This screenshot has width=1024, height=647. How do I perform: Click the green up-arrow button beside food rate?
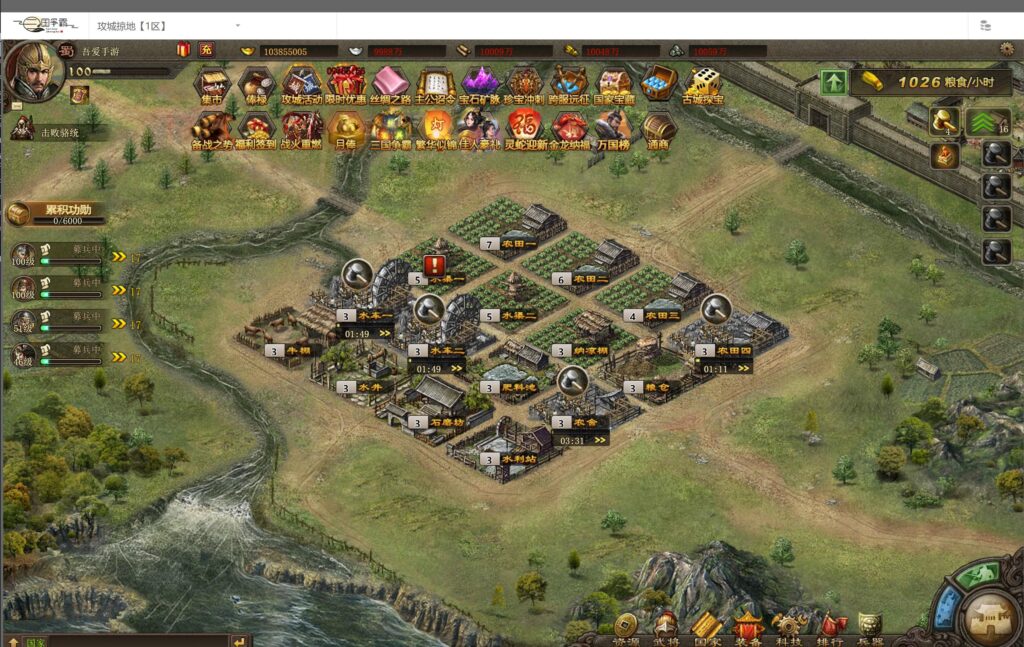click(x=834, y=83)
